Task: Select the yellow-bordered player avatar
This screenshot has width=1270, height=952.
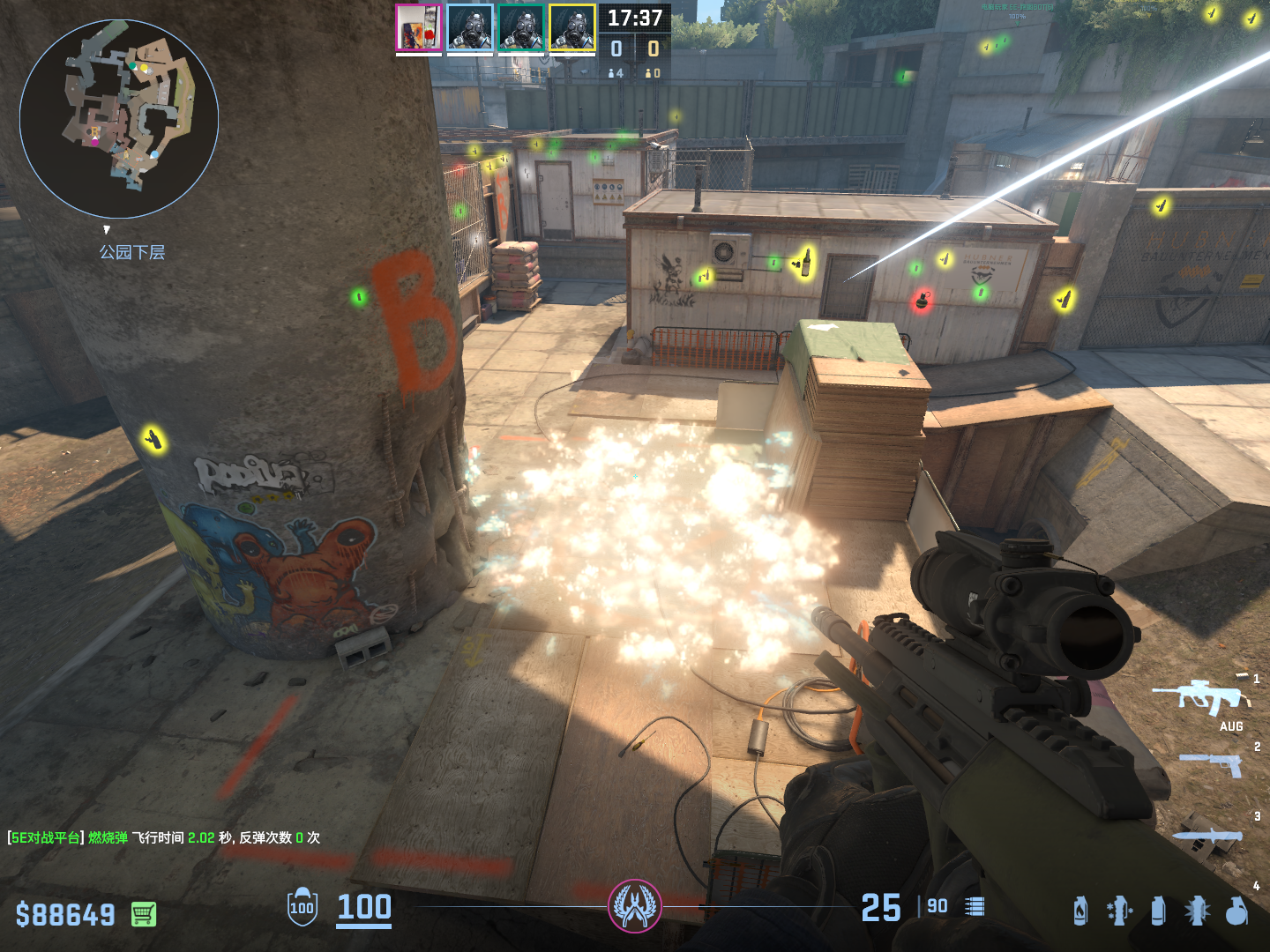Action: point(571,28)
